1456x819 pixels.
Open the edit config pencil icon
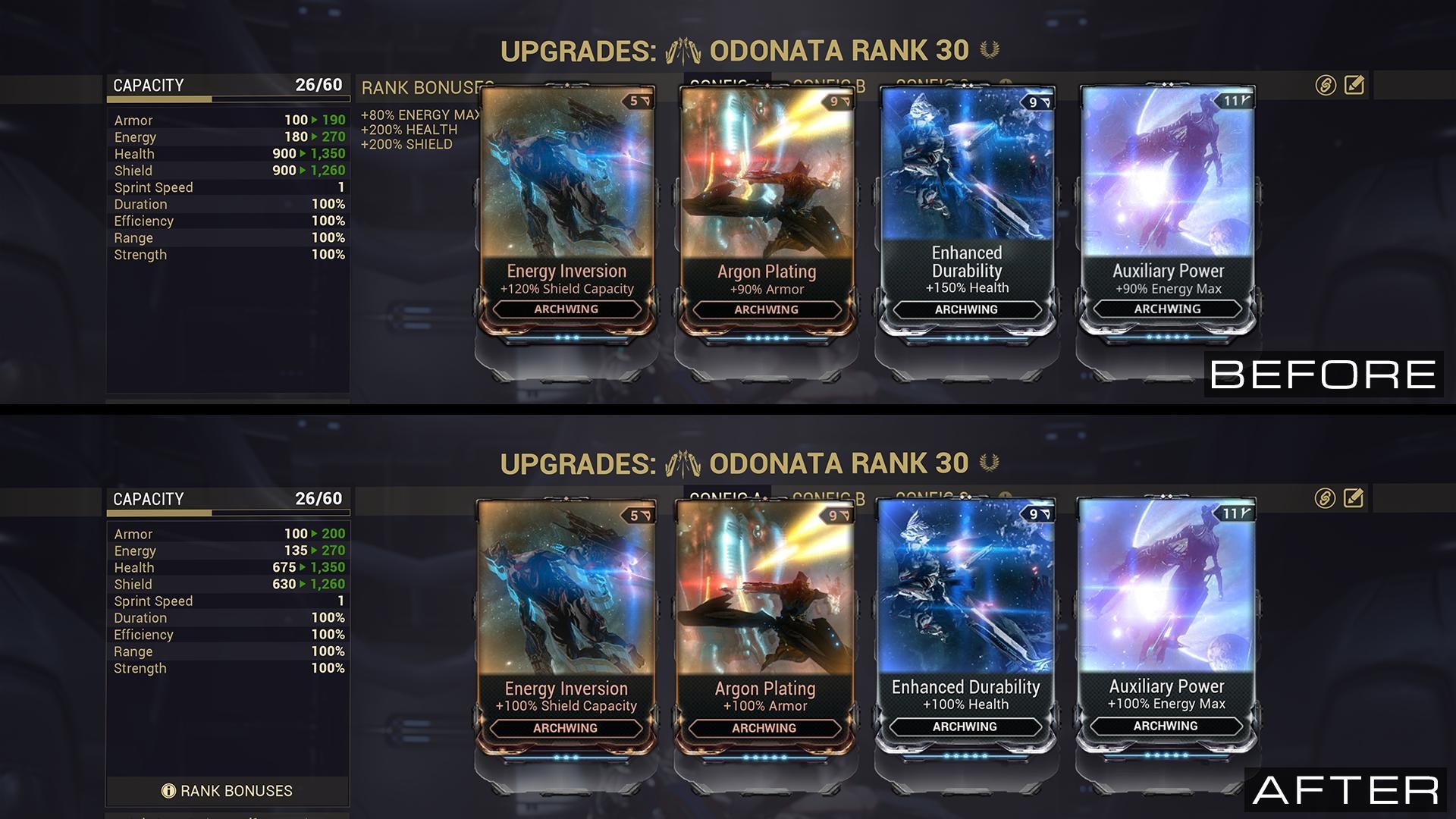(1354, 84)
